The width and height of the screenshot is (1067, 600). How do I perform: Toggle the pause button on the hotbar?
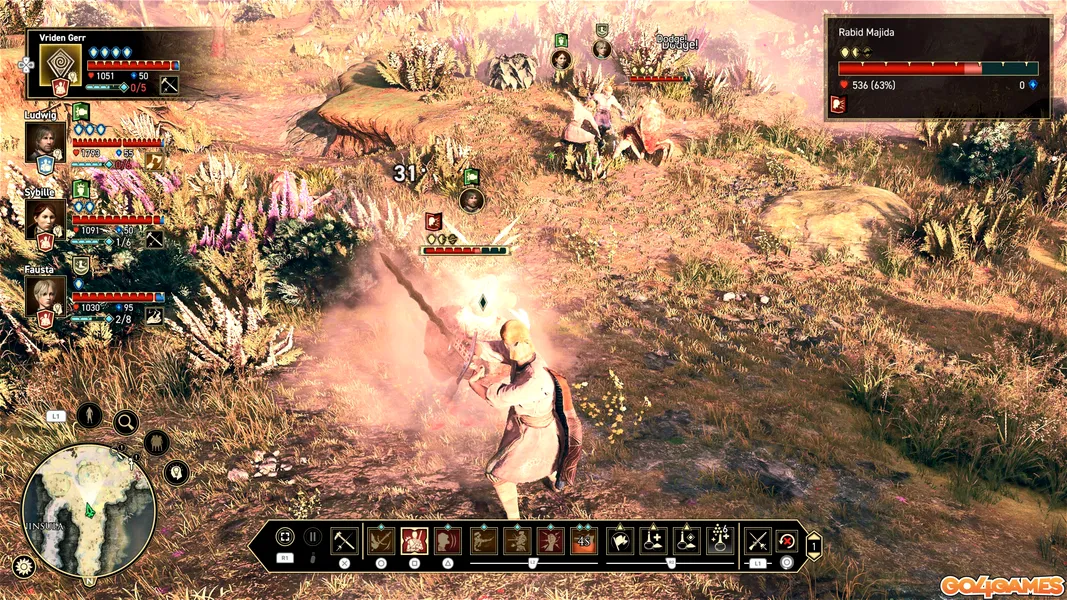(x=313, y=538)
